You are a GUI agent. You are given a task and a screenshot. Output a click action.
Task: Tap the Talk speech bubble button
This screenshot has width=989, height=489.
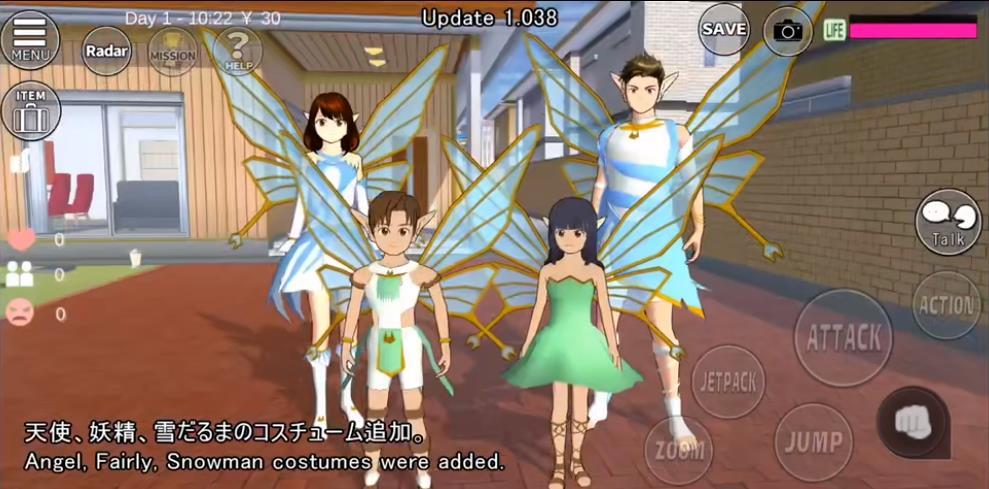(947, 221)
